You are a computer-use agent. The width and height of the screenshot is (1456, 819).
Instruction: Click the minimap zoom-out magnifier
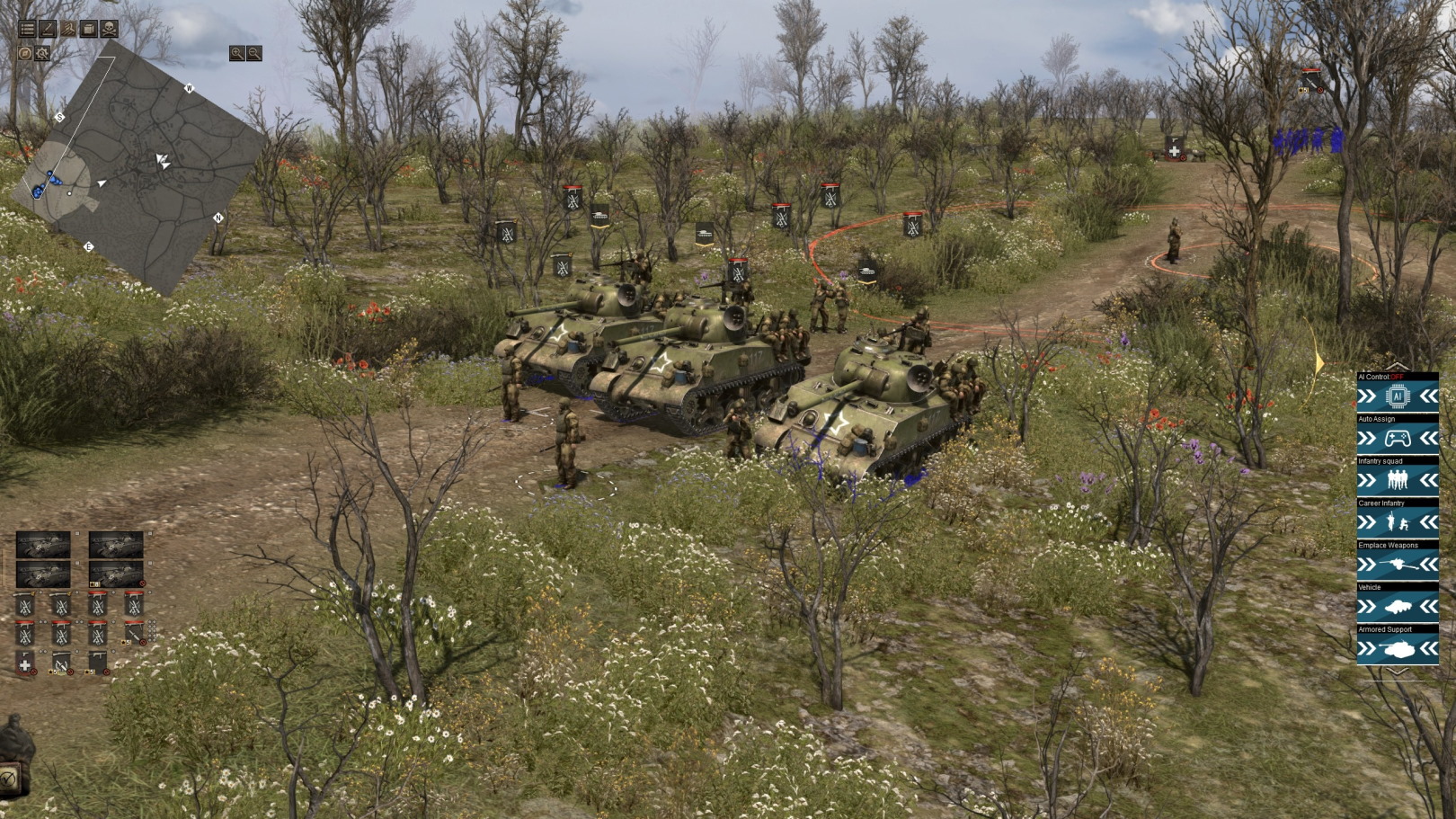tap(254, 54)
